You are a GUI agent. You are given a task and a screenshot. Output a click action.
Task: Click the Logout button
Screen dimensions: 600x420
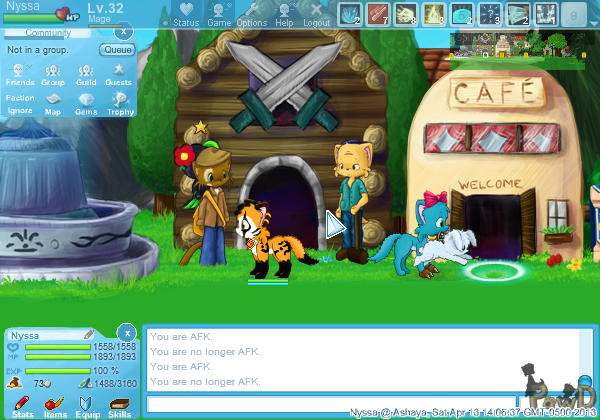[316, 13]
